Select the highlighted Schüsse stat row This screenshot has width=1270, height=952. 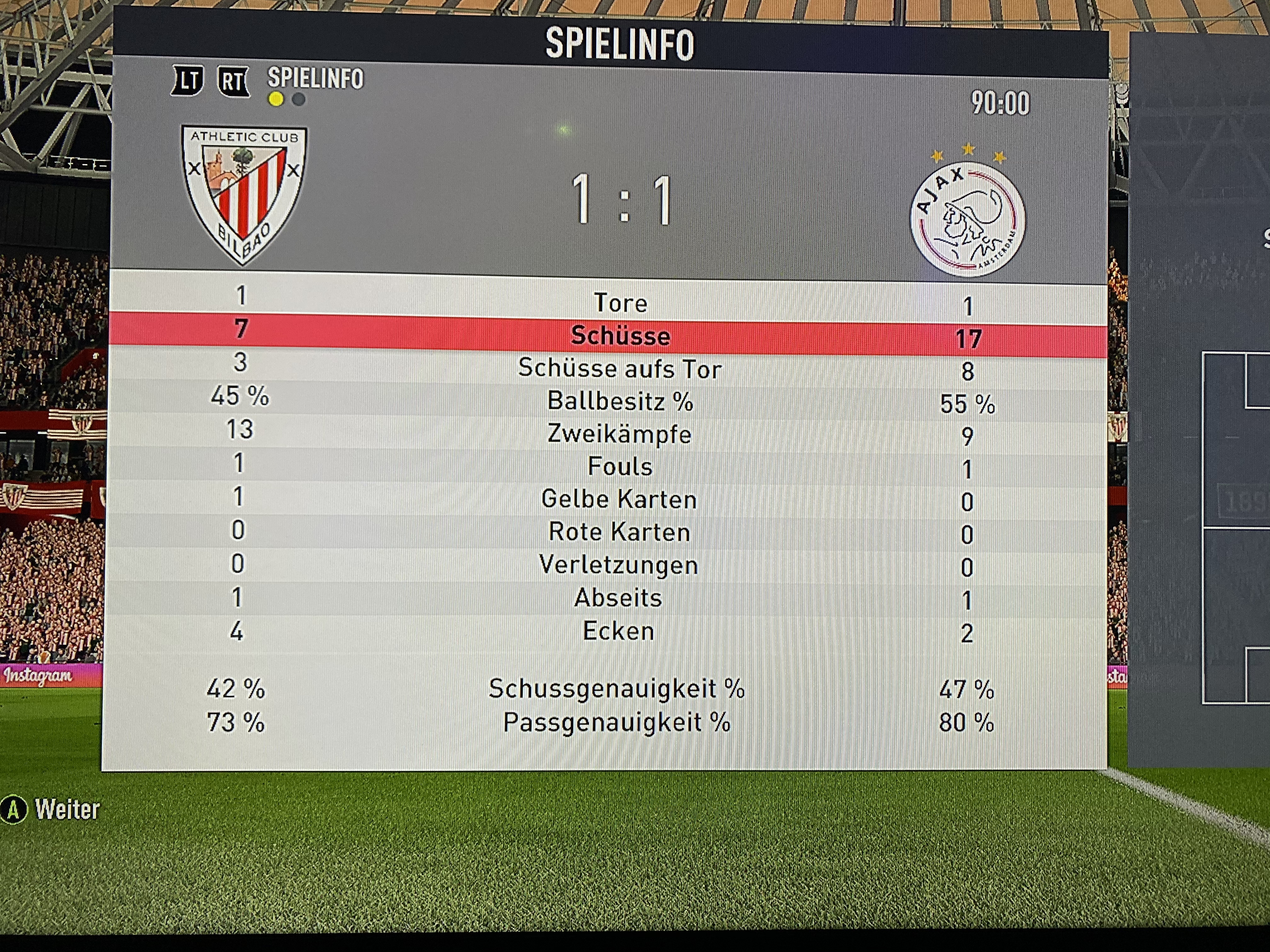coord(620,335)
